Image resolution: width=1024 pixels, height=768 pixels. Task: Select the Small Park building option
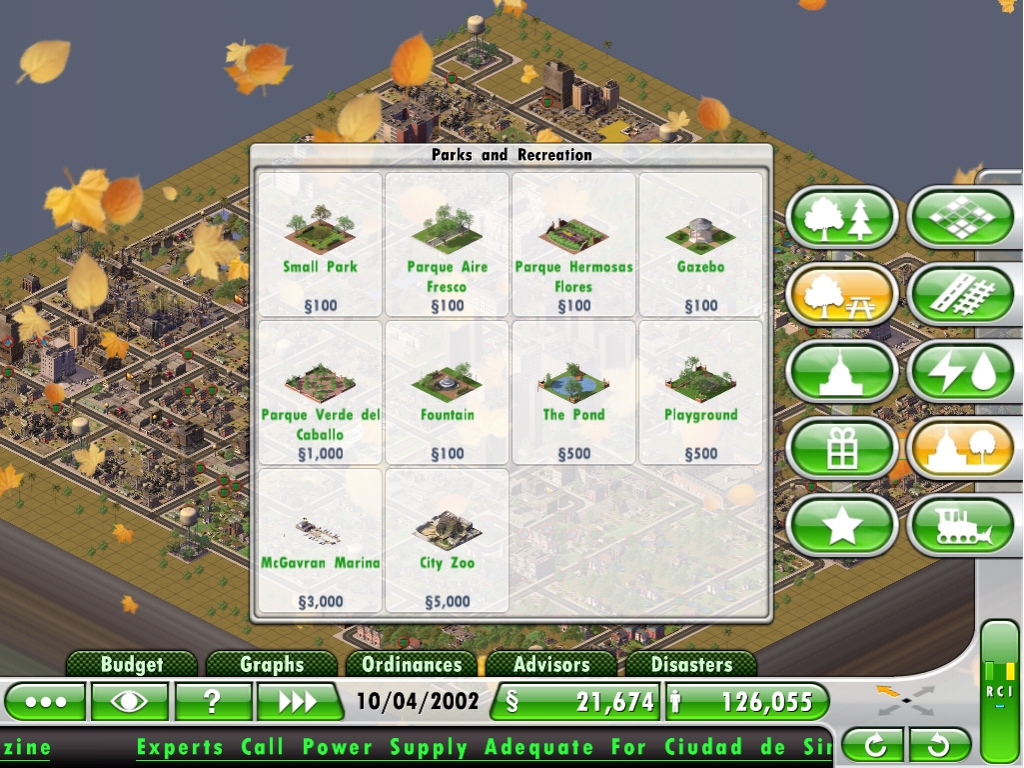point(320,245)
